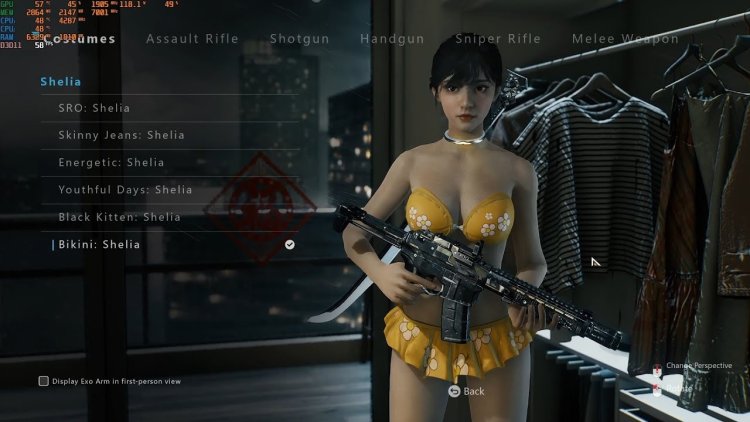Screen dimensions: 750x422
Task: Select the Black Kitten: Shelia costume
Action: [x=120, y=217]
